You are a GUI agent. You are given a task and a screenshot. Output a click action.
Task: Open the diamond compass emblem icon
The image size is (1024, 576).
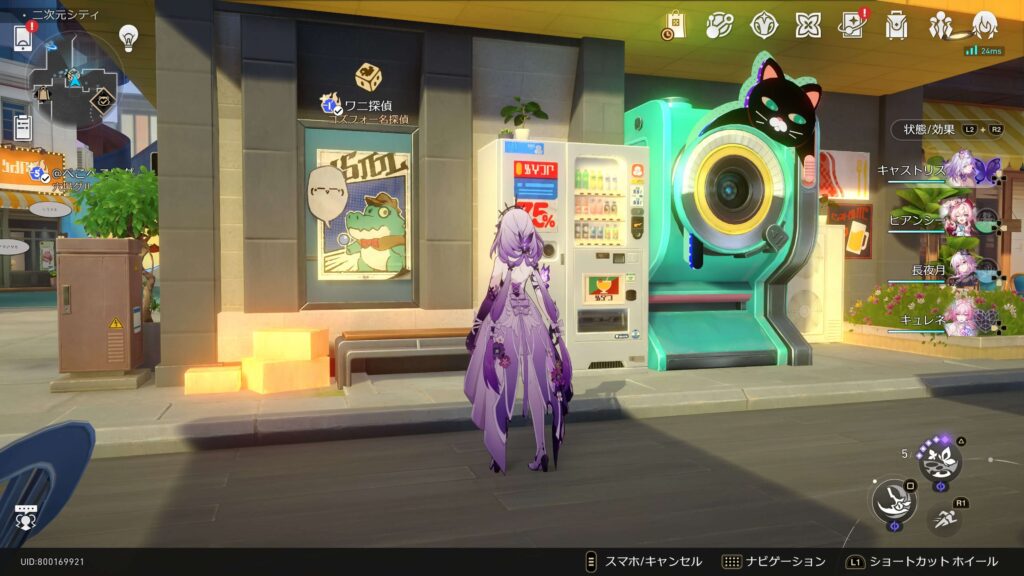coord(764,25)
